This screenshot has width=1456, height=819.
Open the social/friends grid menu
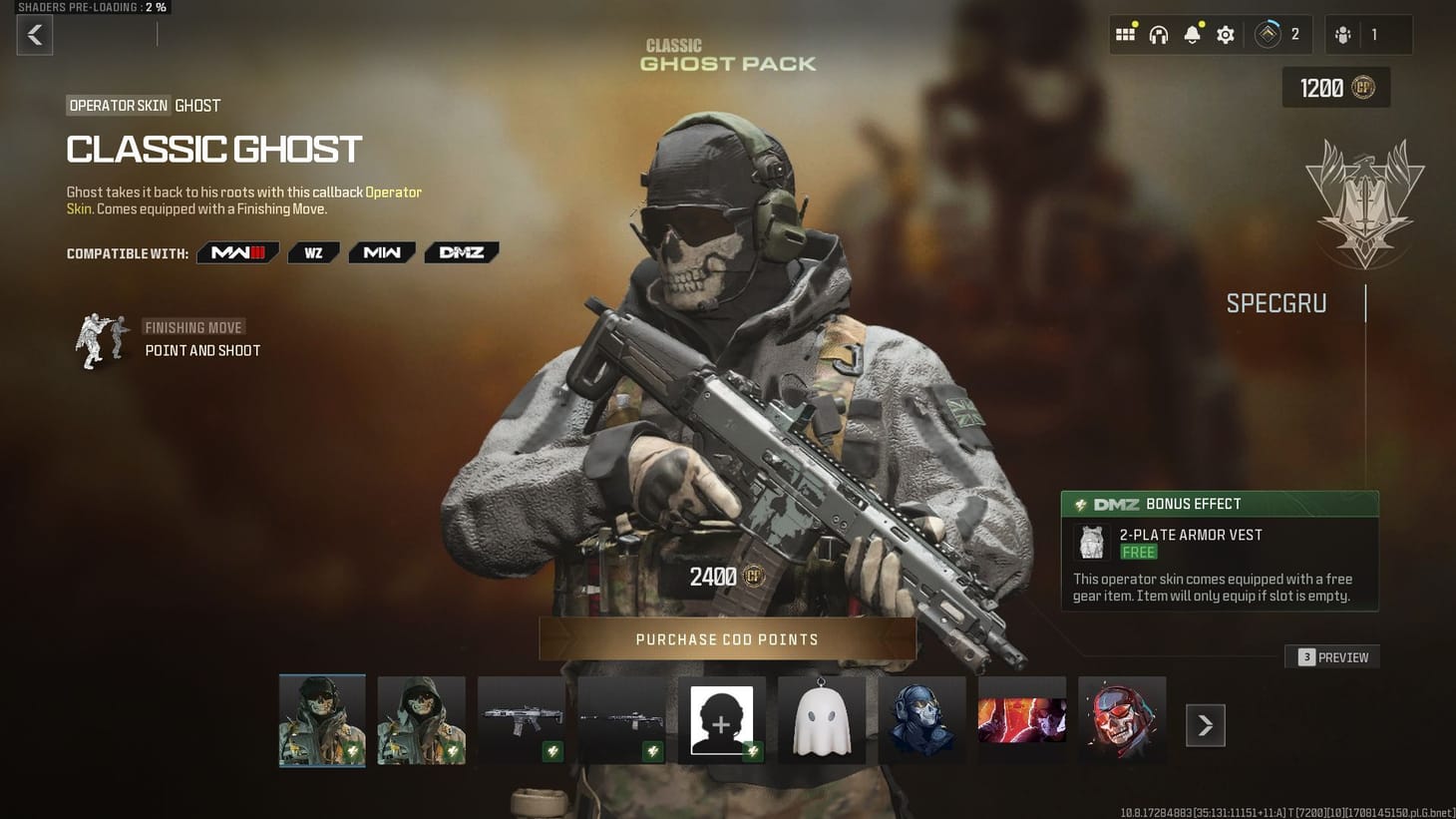(1125, 33)
